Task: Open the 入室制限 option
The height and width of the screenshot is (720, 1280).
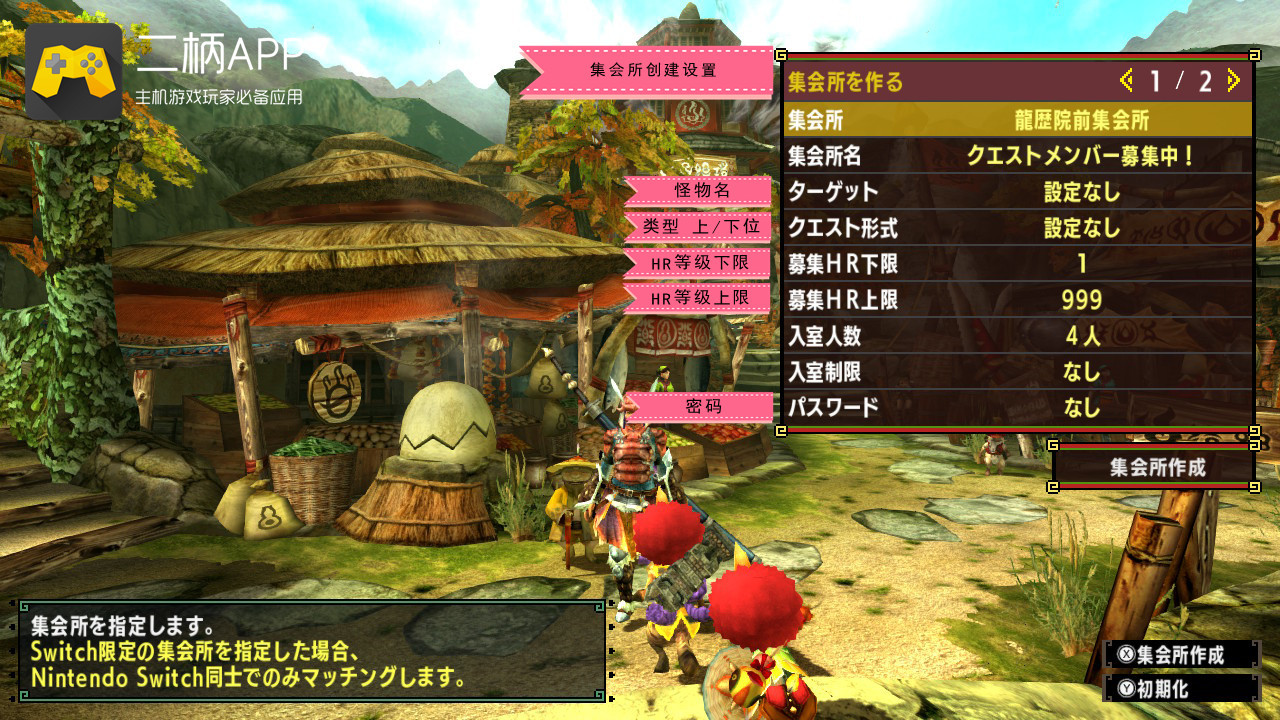Action: tap(1017, 372)
